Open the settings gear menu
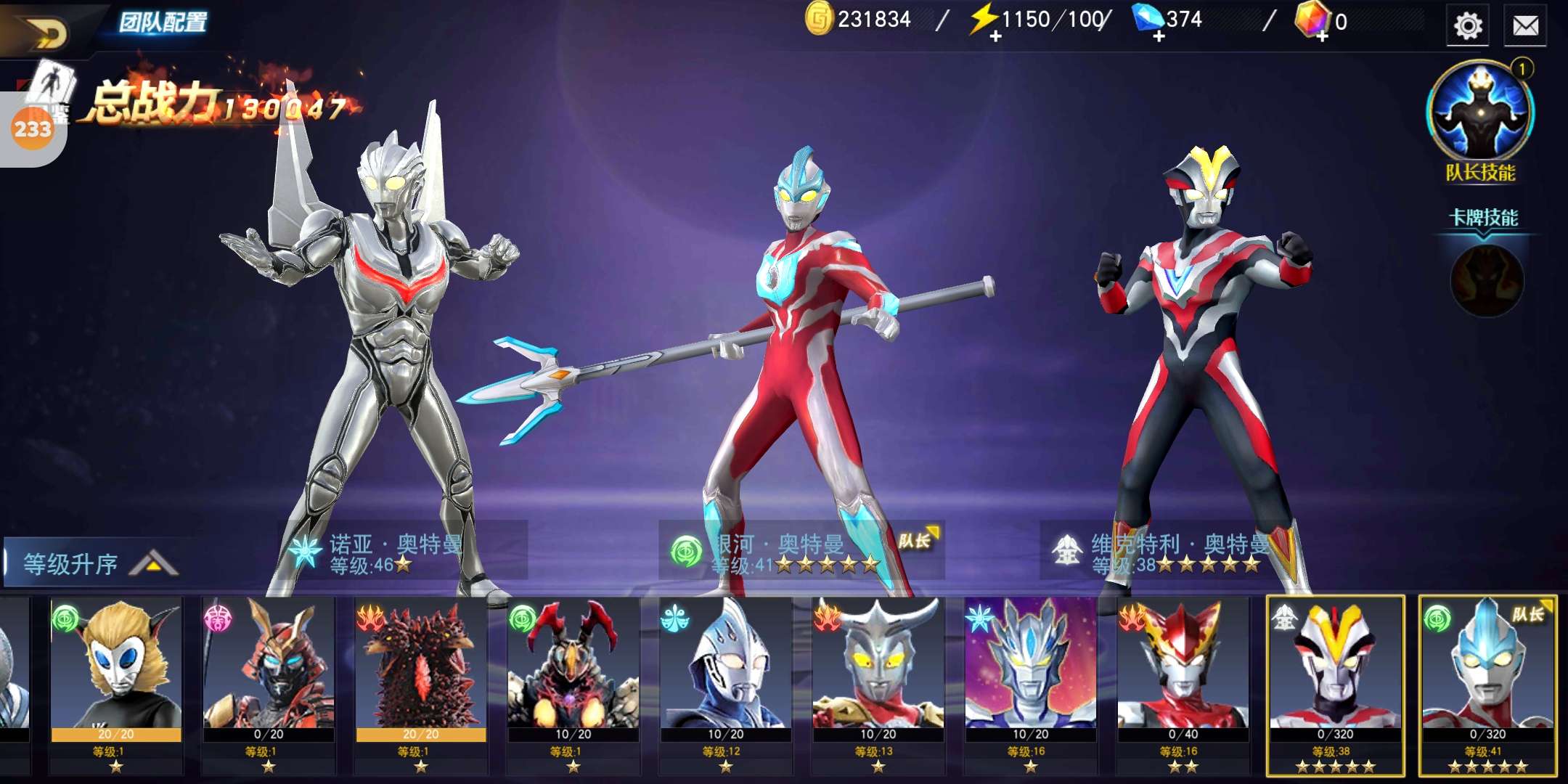This screenshot has height=784, width=1568. click(1467, 26)
